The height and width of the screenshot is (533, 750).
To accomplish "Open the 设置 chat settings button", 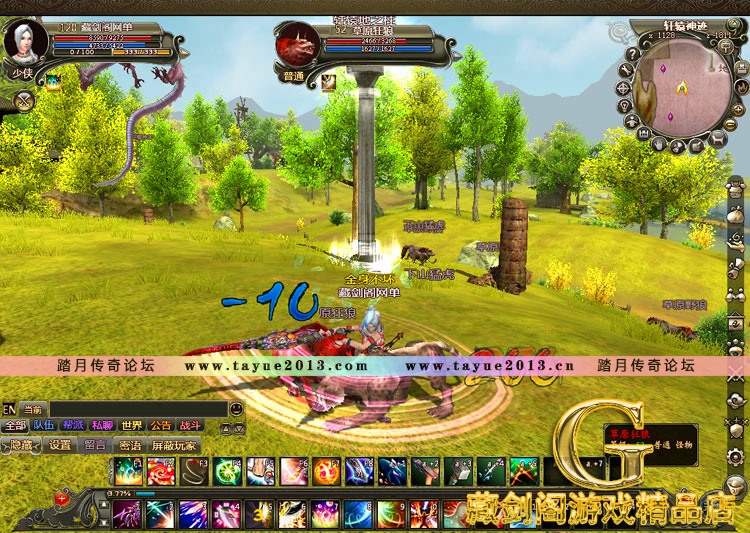I will click(x=60, y=445).
